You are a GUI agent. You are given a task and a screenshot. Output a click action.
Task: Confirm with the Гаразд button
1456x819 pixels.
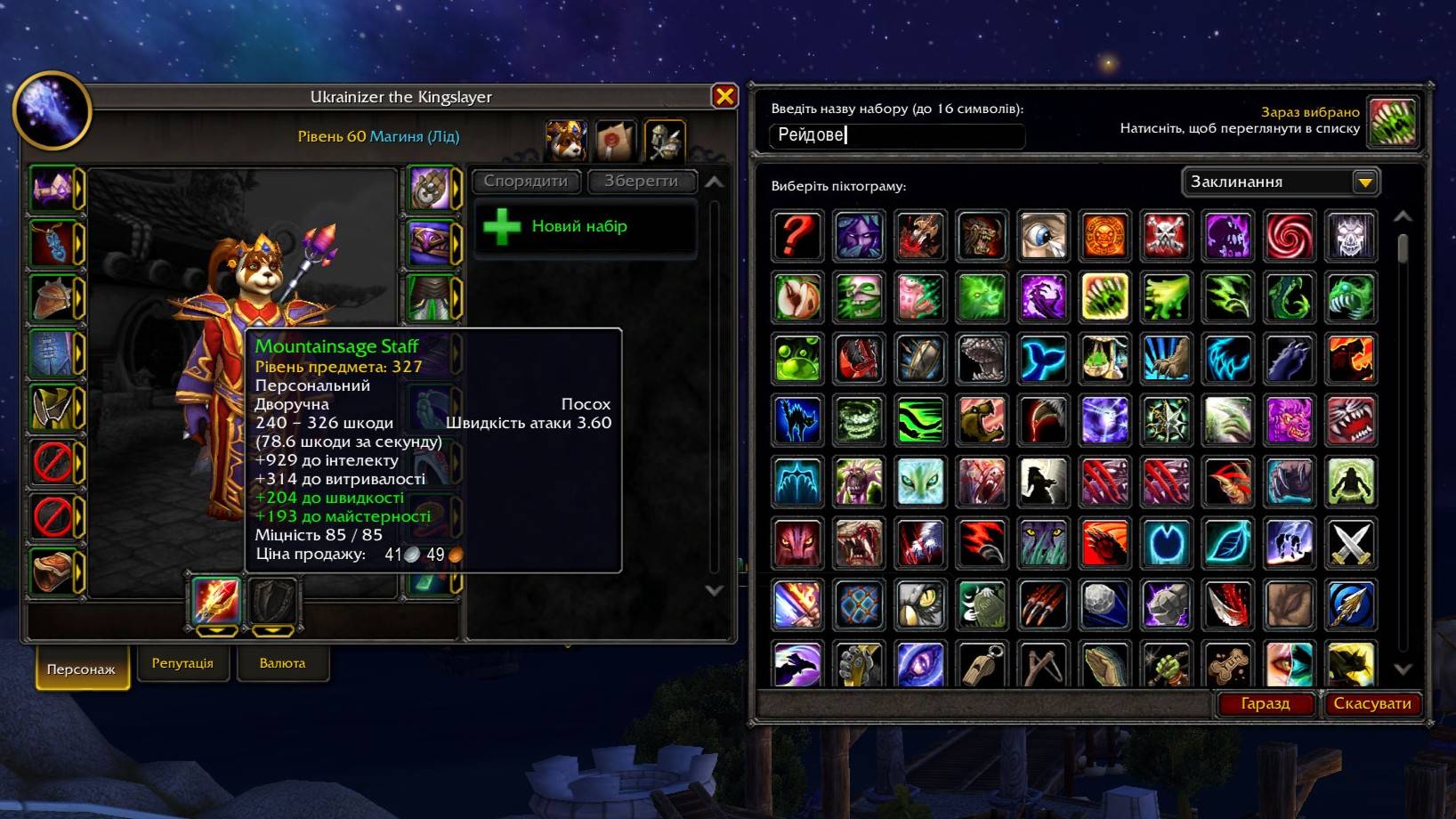pyautogui.click(x=1267, y=703)
